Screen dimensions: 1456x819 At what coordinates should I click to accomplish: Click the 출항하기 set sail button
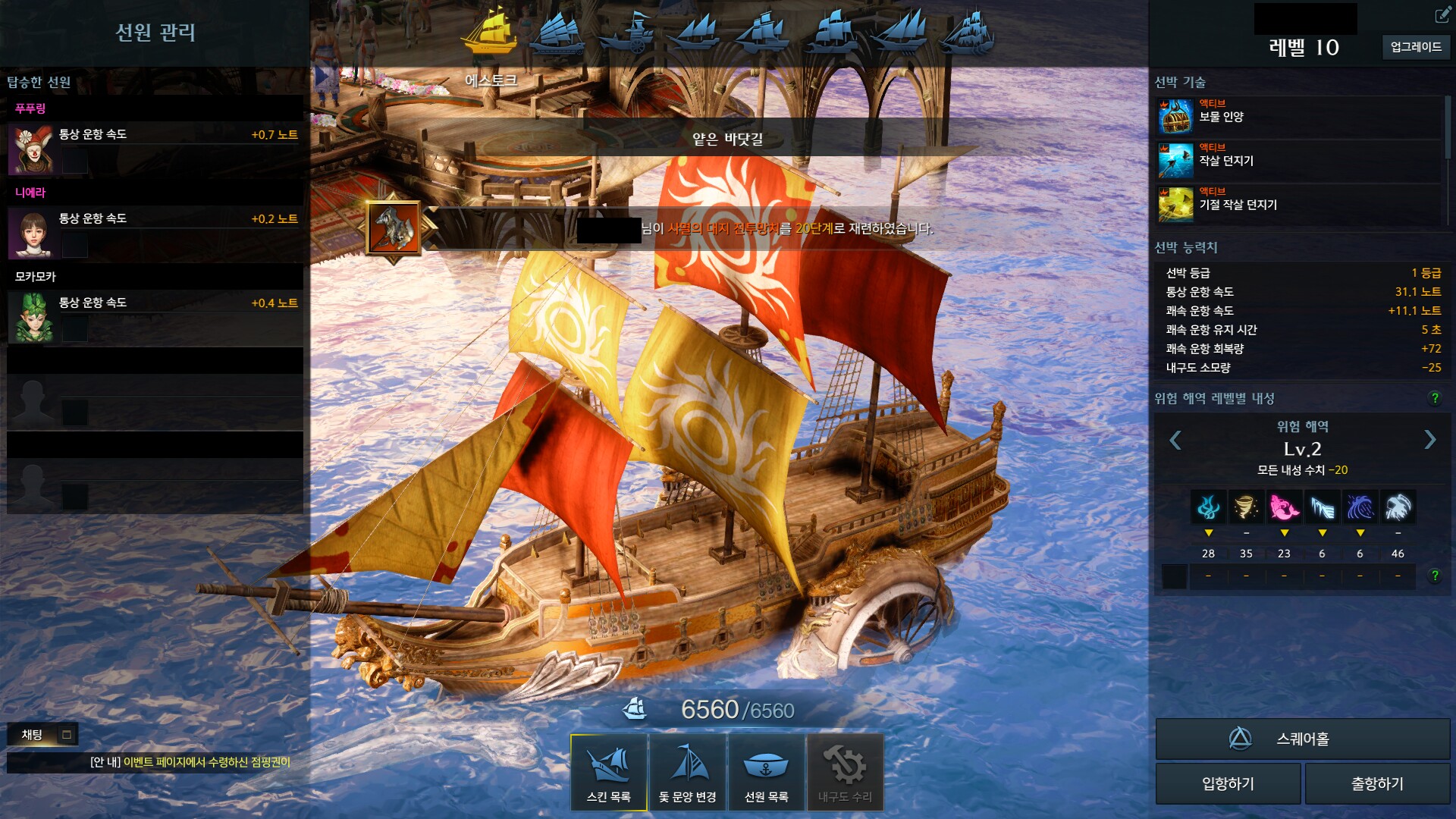pyautogui.click(x=1377, y=783)
